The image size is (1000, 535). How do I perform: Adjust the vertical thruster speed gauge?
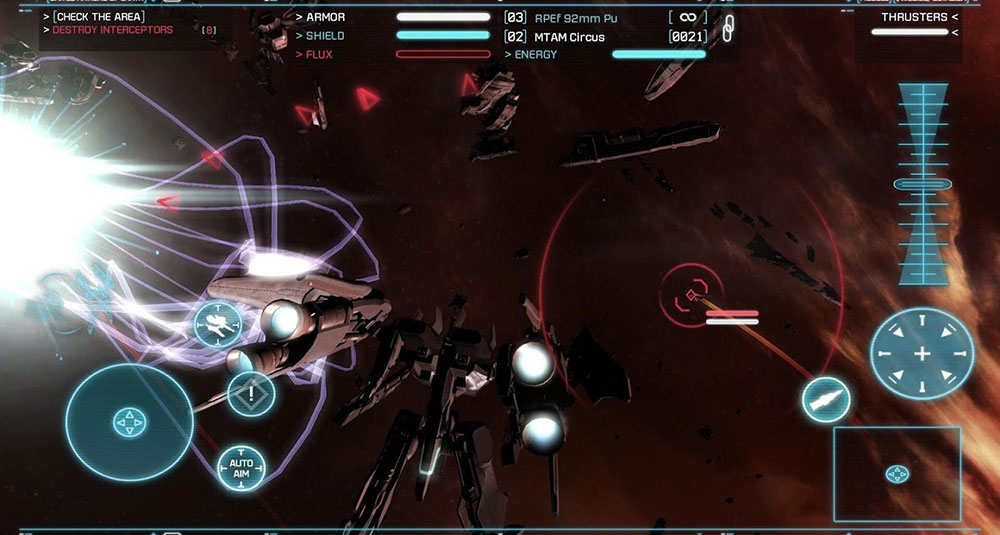point(921,184)
